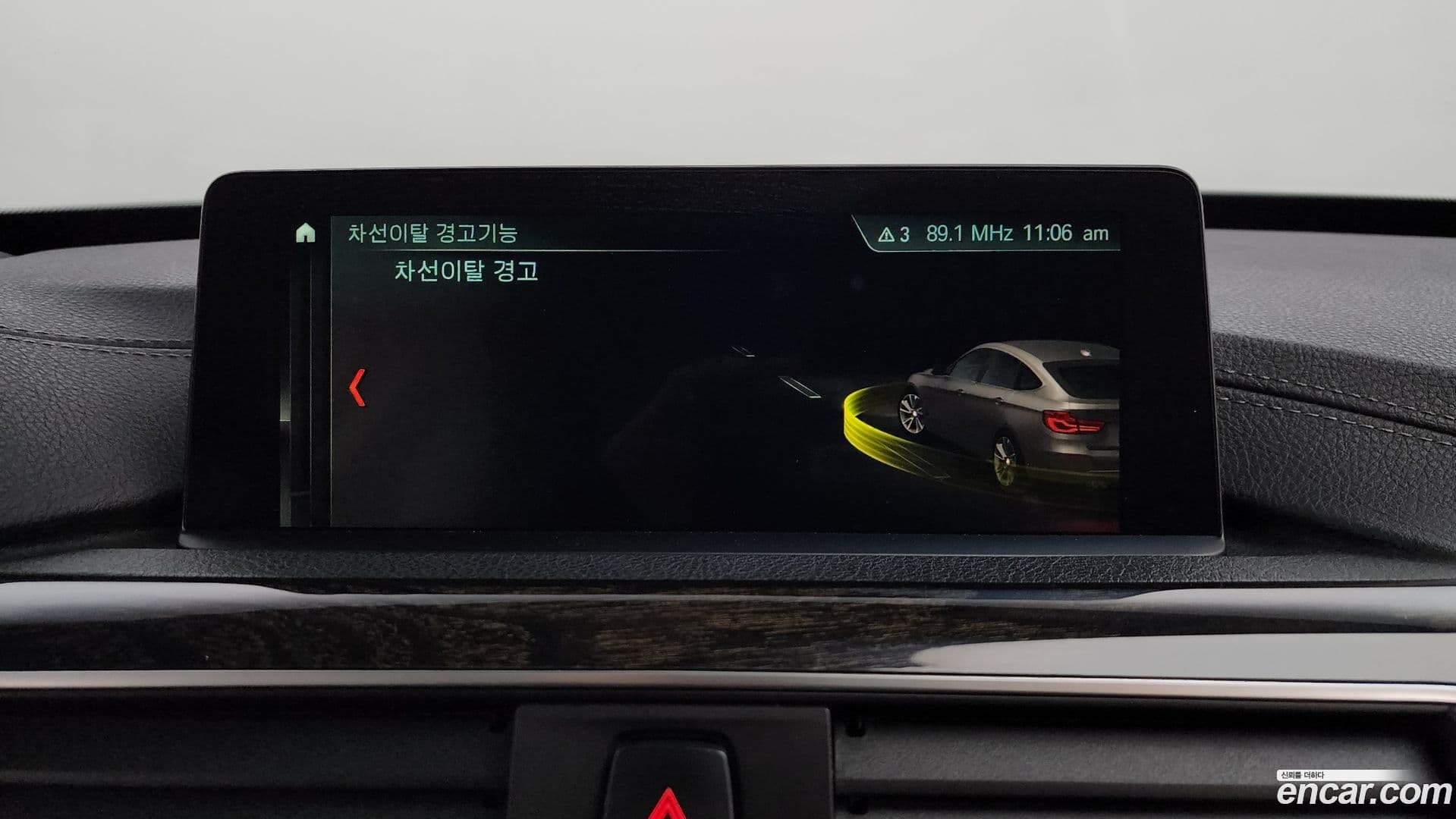Image resolution: width=1456 pixels, height=819 pixels.
Task: Click the warning triangle status icon
Action: point(886,236)
